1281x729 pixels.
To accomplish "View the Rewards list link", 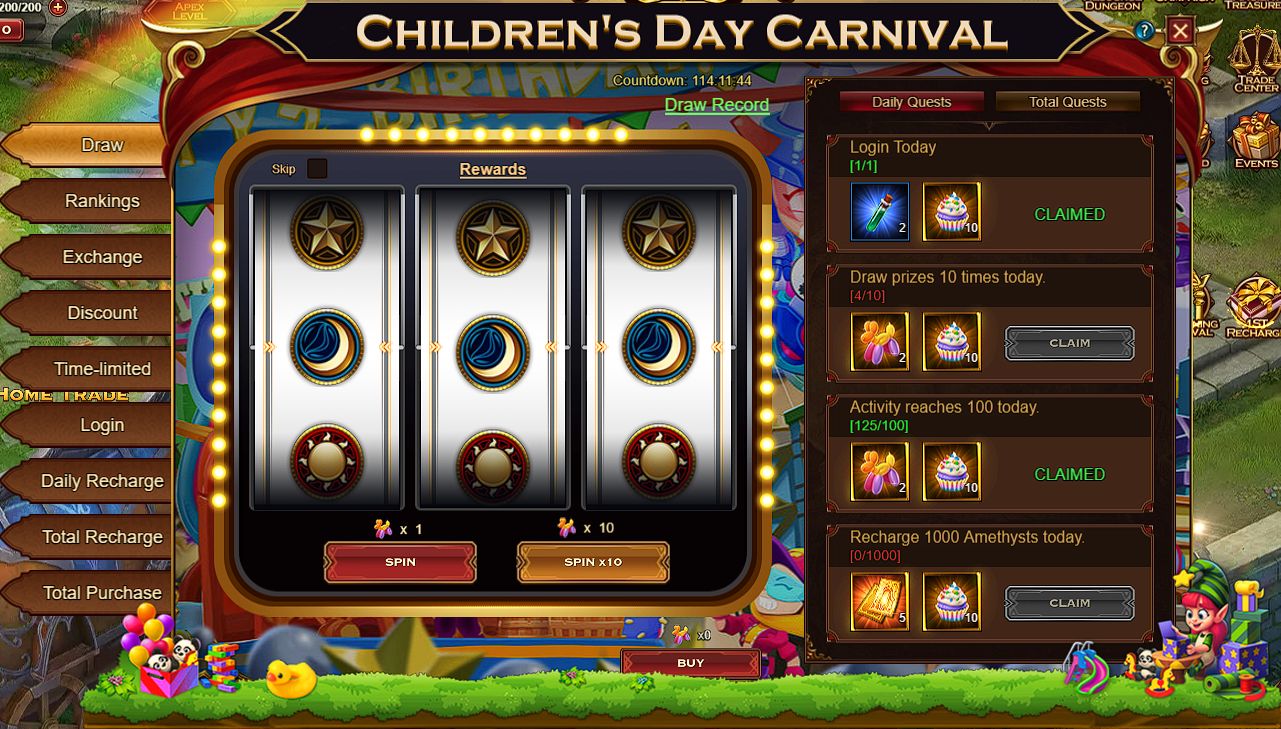I will 492,169.
